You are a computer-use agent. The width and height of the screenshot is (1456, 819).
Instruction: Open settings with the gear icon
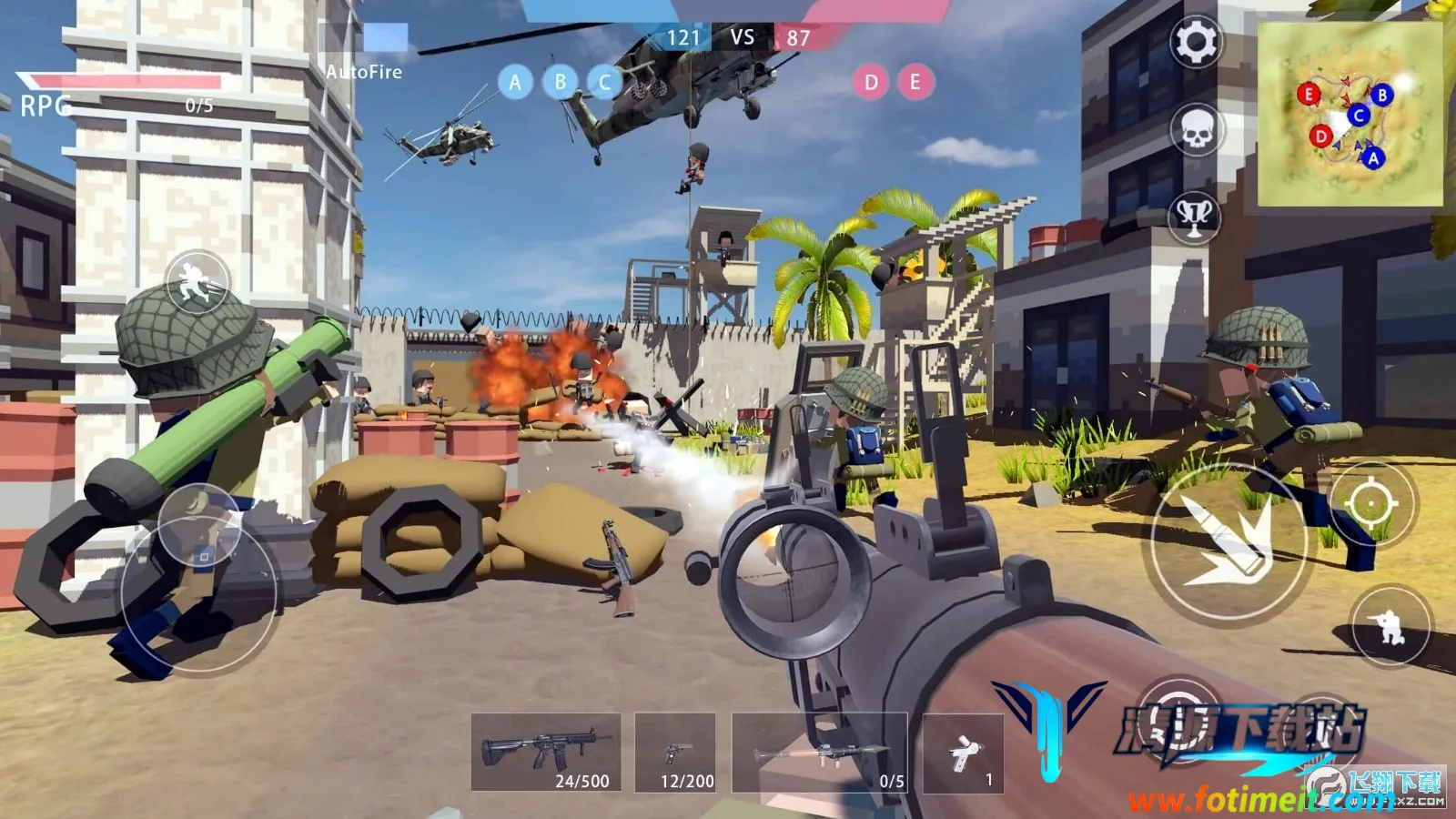1196,42
